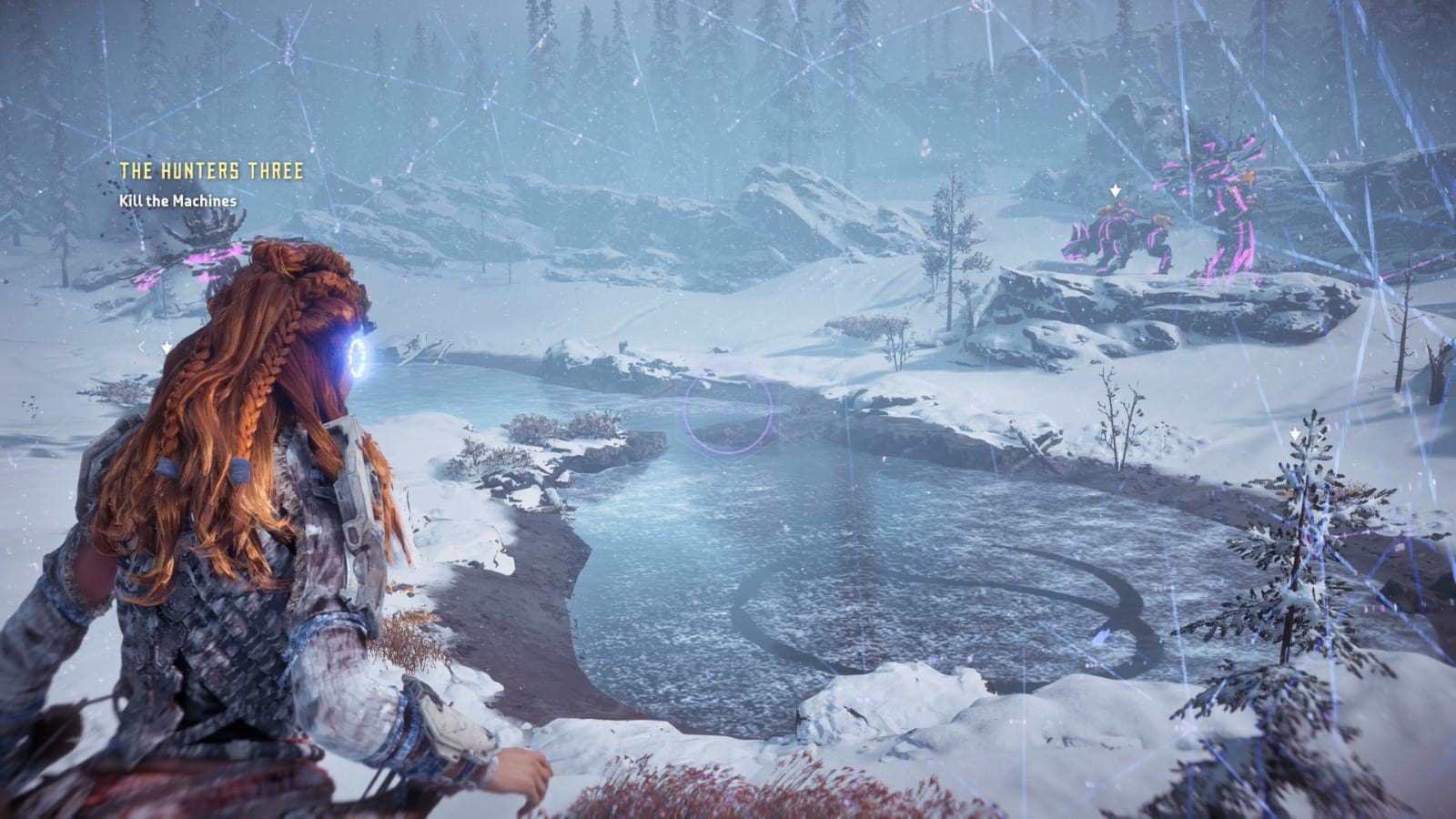Image resolution: width=1456 pixels, height=819 pixels.
Task: Click the small diamond waypoint right of the reticle
Action: click(x=796, y=410)
